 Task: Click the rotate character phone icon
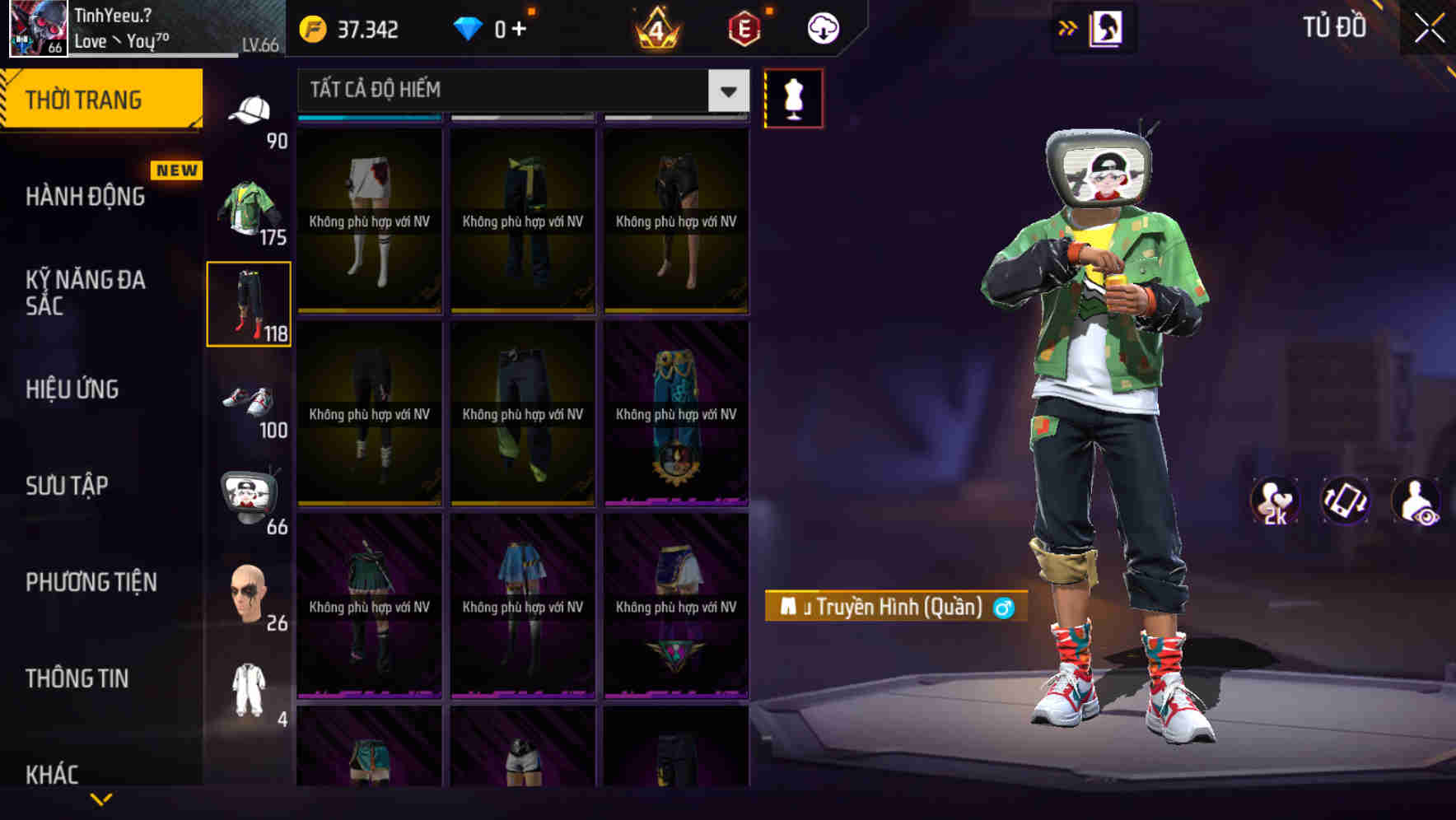click(1345, 501)
